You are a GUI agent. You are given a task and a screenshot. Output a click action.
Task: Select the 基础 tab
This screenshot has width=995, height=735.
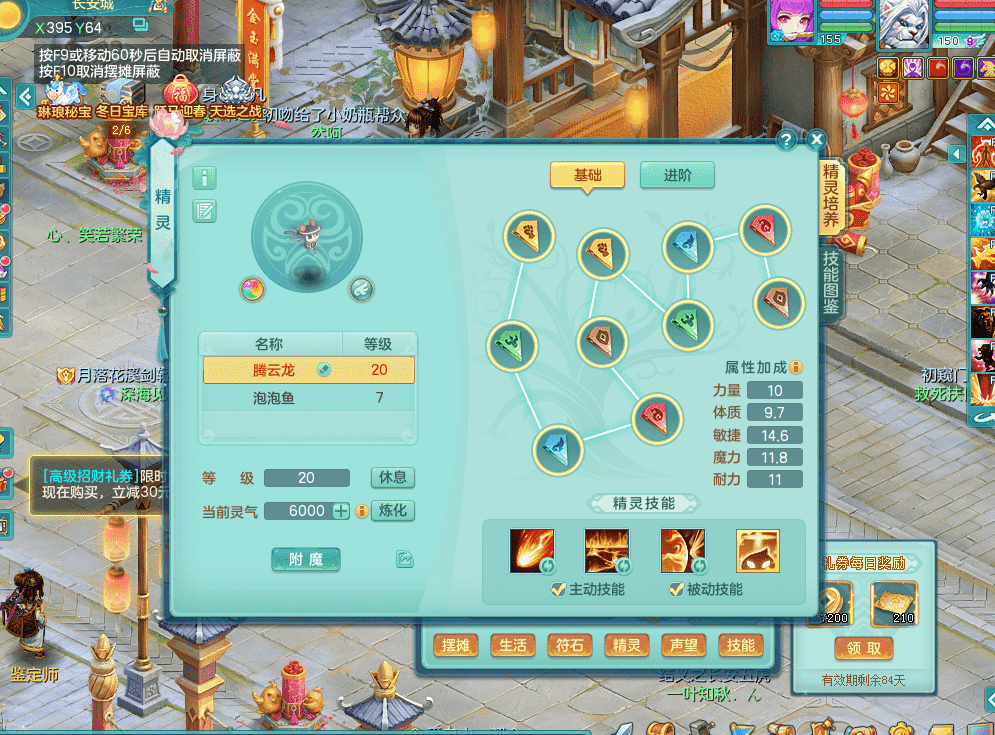[587, 175]
